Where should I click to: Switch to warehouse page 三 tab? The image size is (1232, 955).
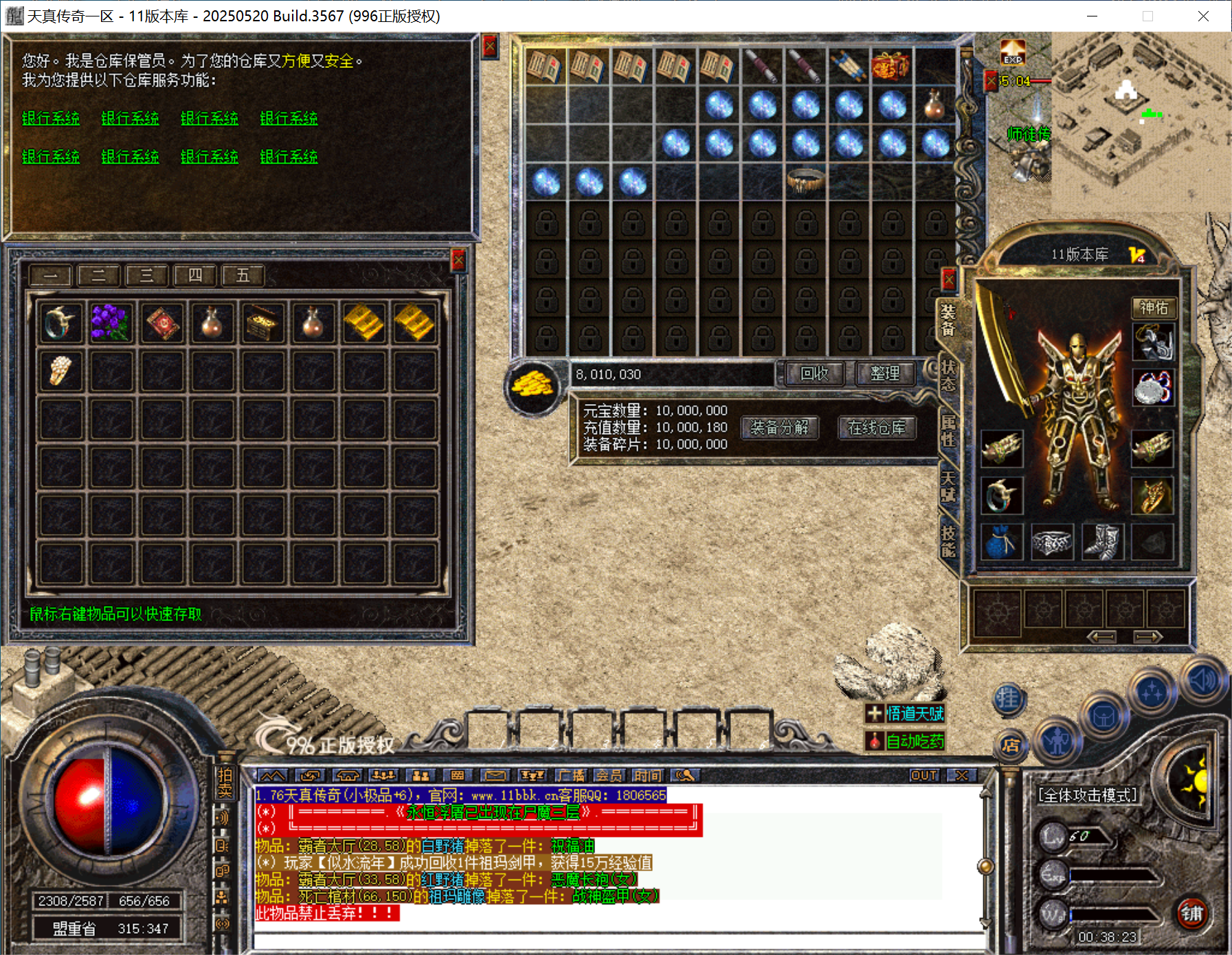click(146, 276)
